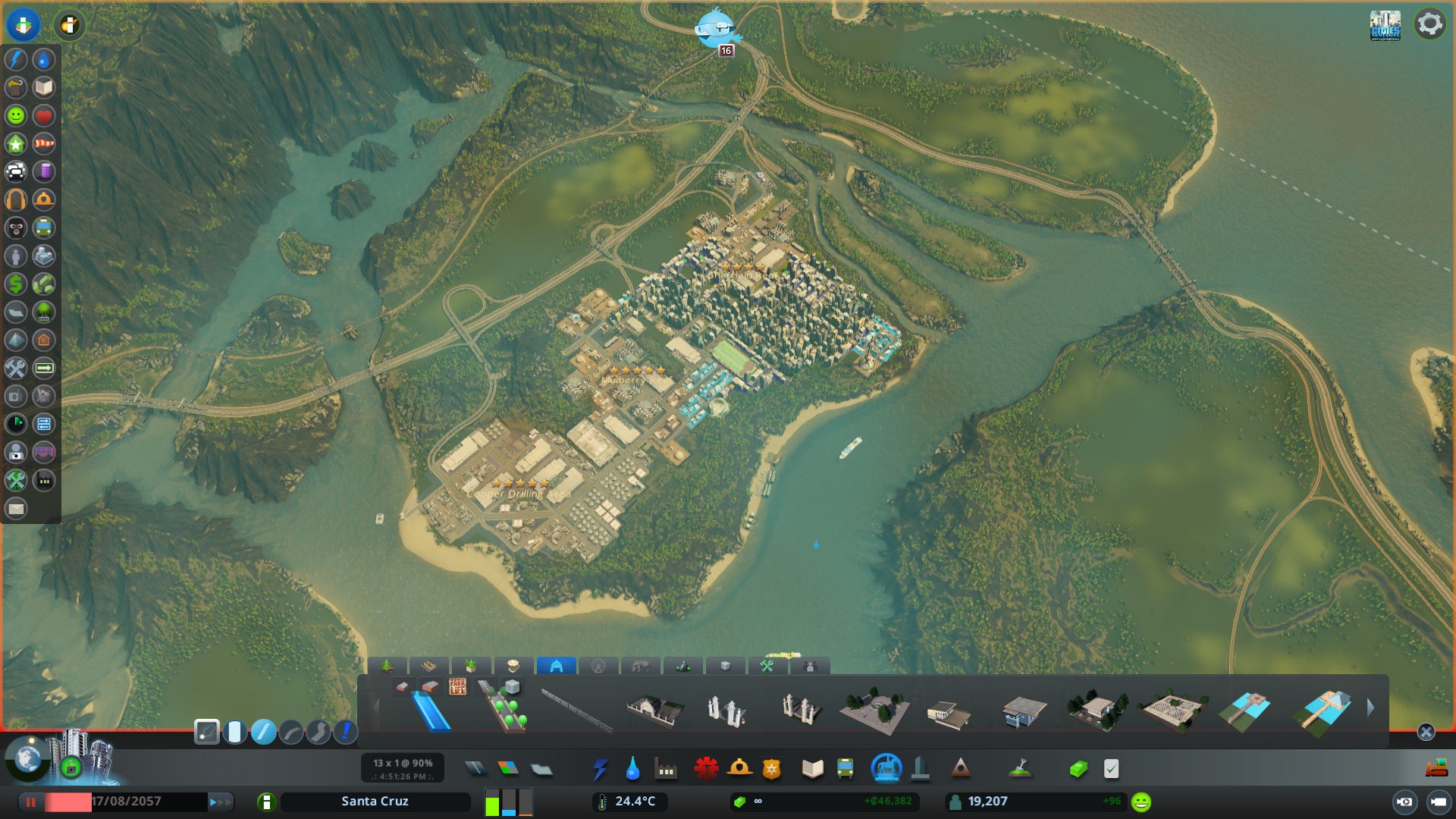1456x819 pixels.
Task: Click the Chirper bird notification
Action: click(x=715, y=29)
